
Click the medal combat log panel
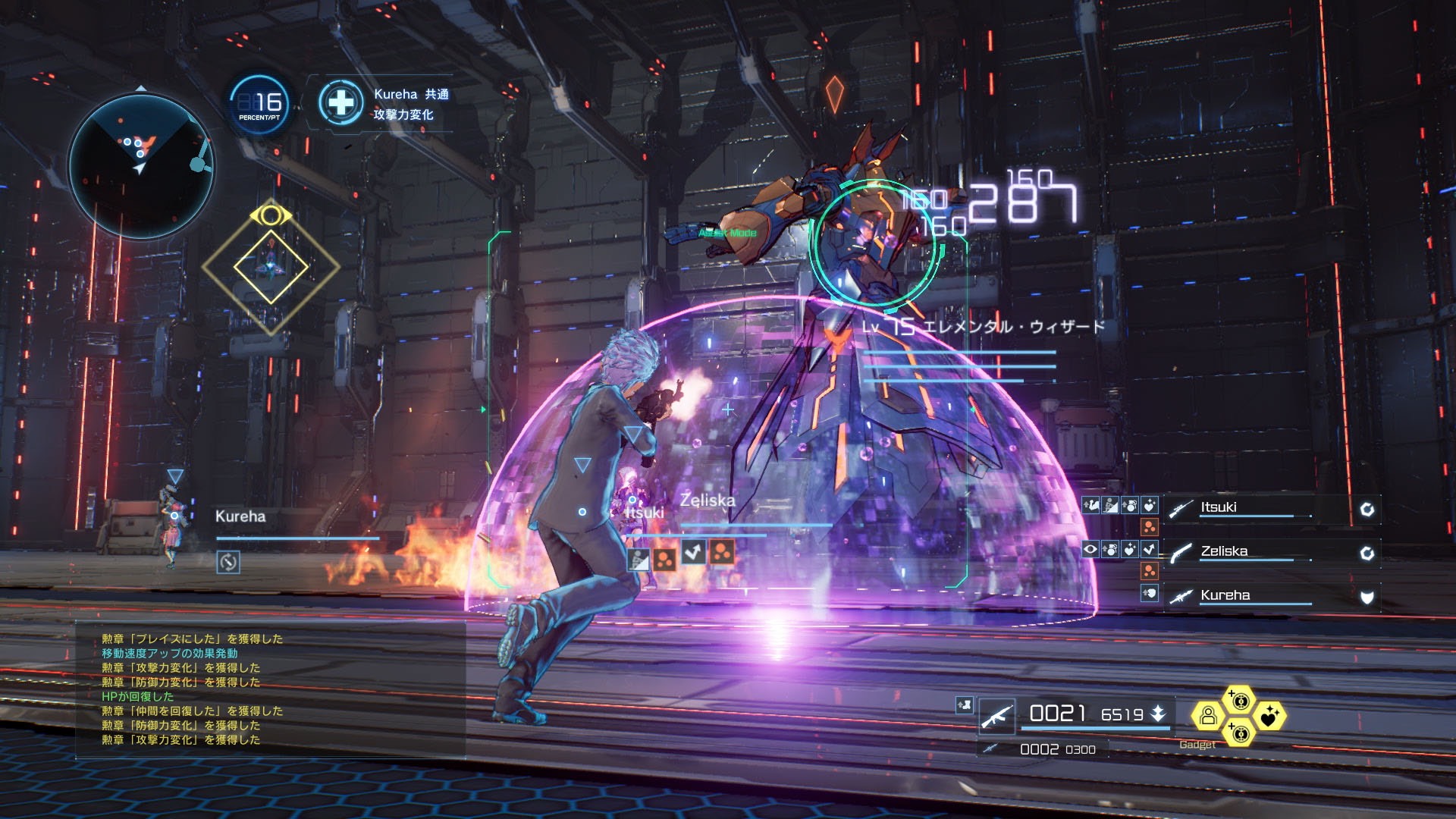270,689
